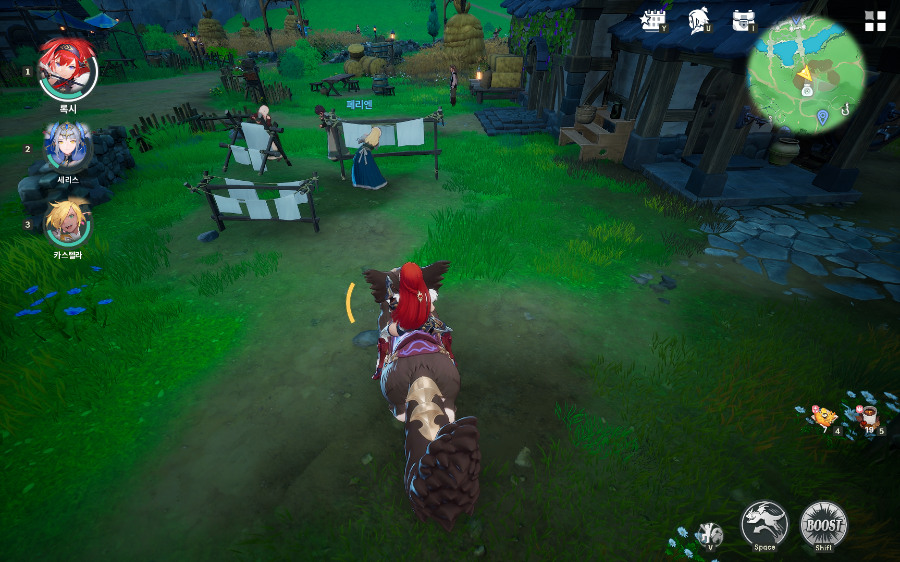Screen dimensions: 900x562
Task: Open the calendar events icon
Action: click(x=654, y=21)
